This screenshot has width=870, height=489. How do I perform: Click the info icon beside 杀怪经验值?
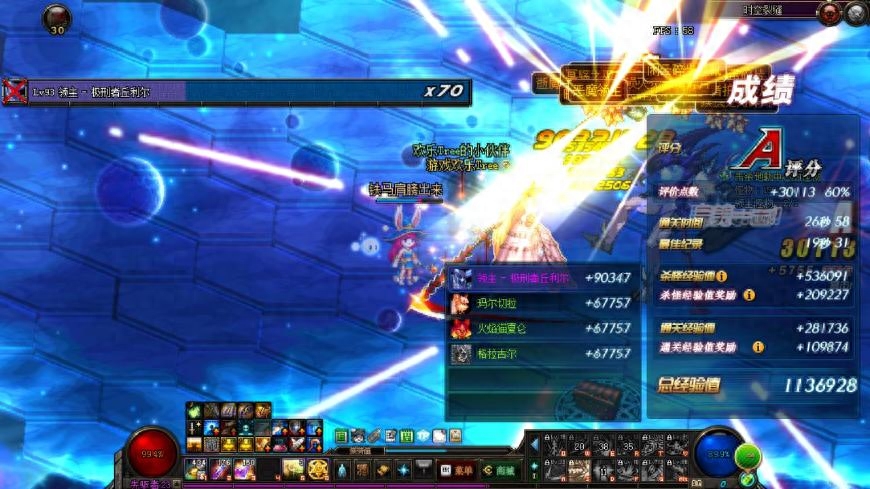721,275
